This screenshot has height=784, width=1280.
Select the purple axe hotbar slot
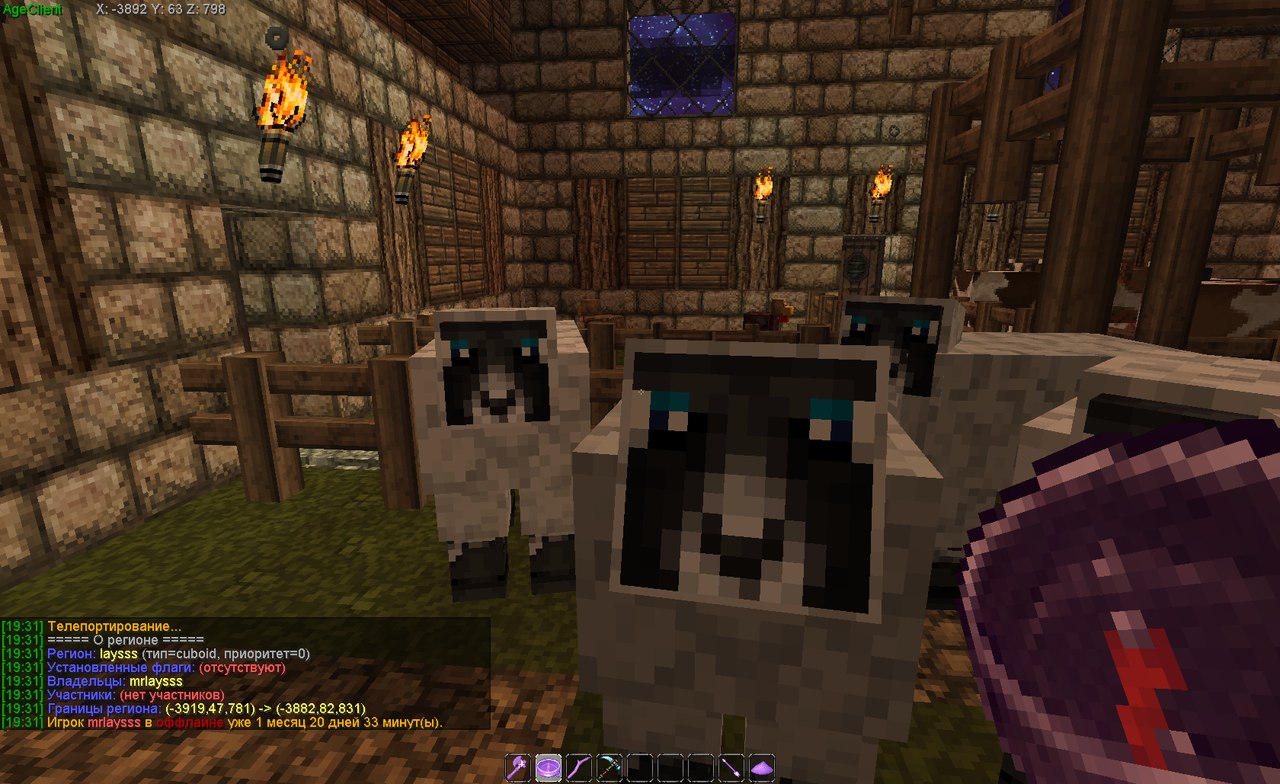pos(520,769)
